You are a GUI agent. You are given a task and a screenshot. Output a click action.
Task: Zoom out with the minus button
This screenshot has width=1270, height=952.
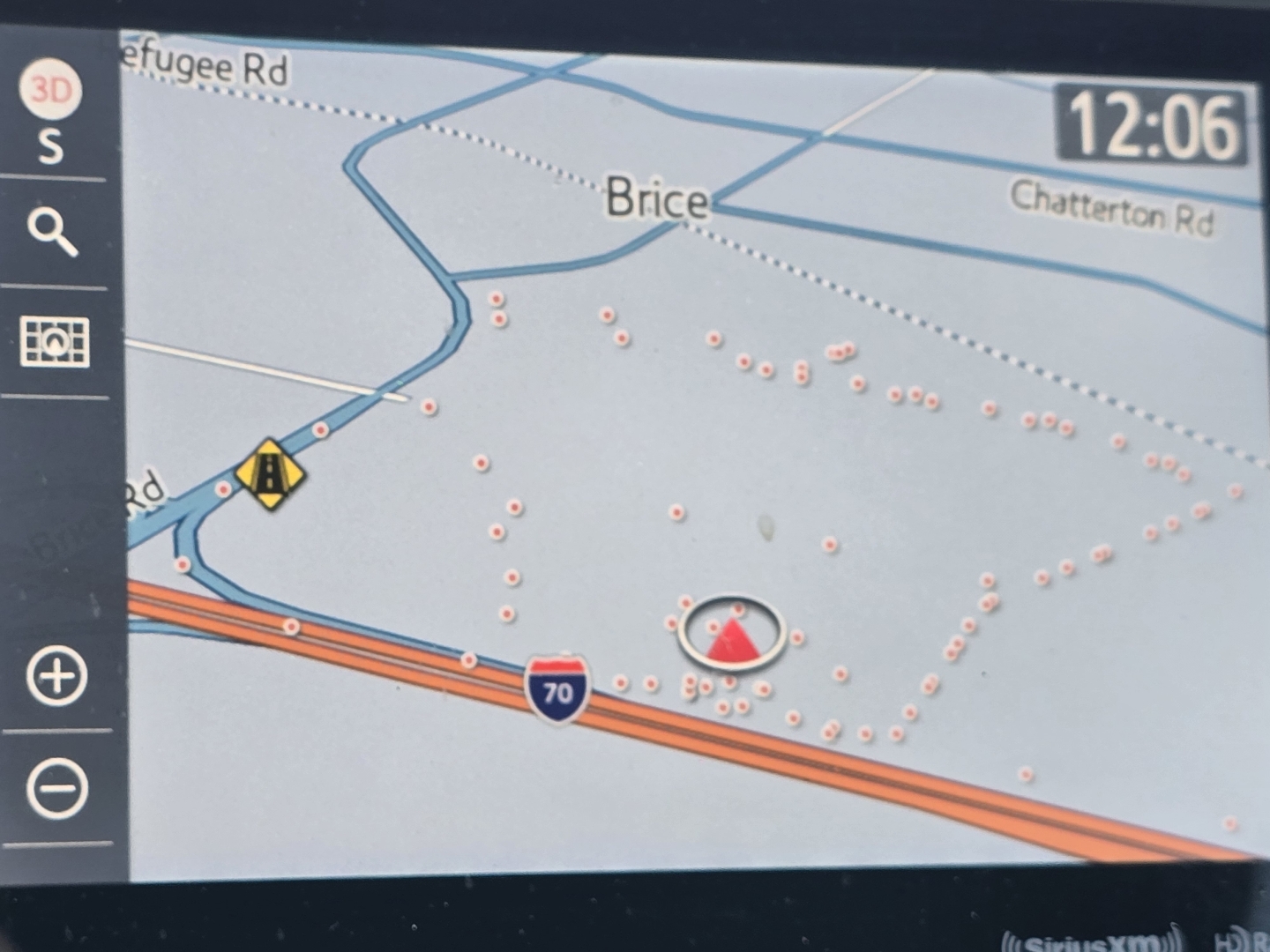(57, 788)
